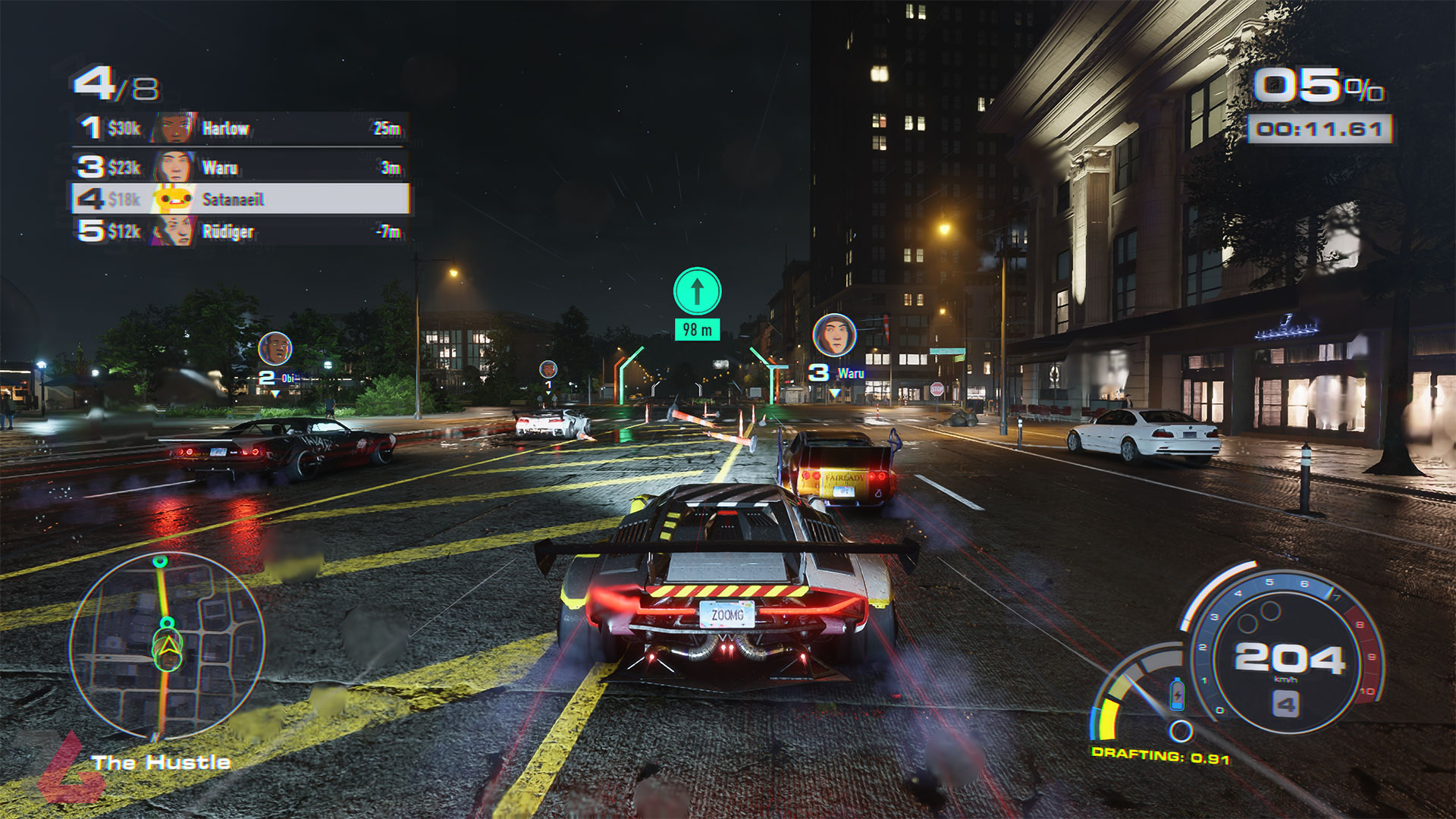Select Waru's floating racer portrait marker
This screenshot has width=1456, height=819.
pos(834,334)
